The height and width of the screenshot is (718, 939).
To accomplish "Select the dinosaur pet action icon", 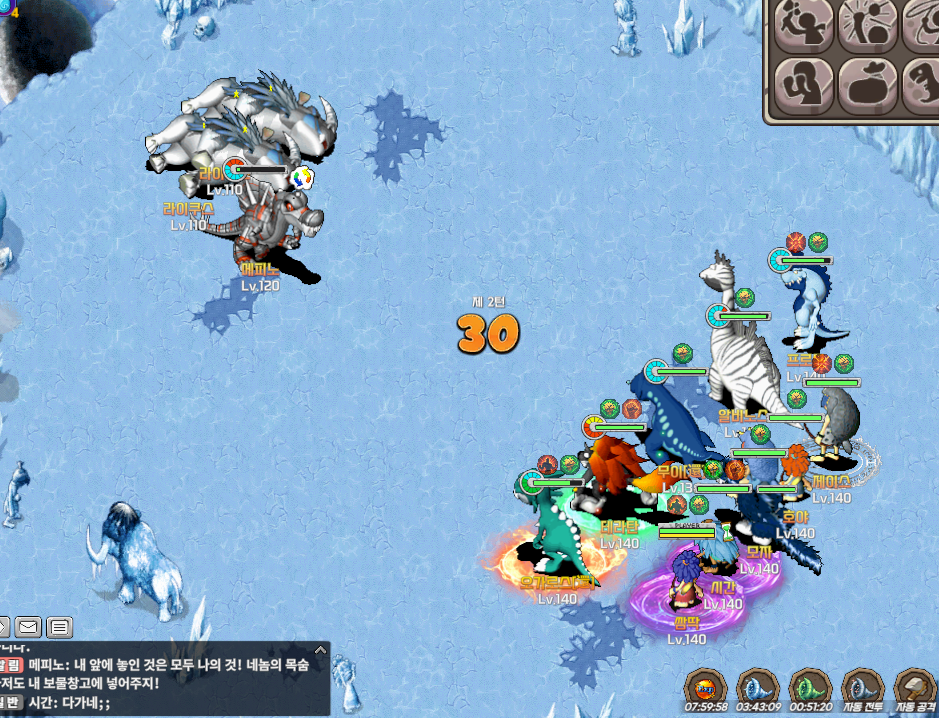I will pos(923,83).
